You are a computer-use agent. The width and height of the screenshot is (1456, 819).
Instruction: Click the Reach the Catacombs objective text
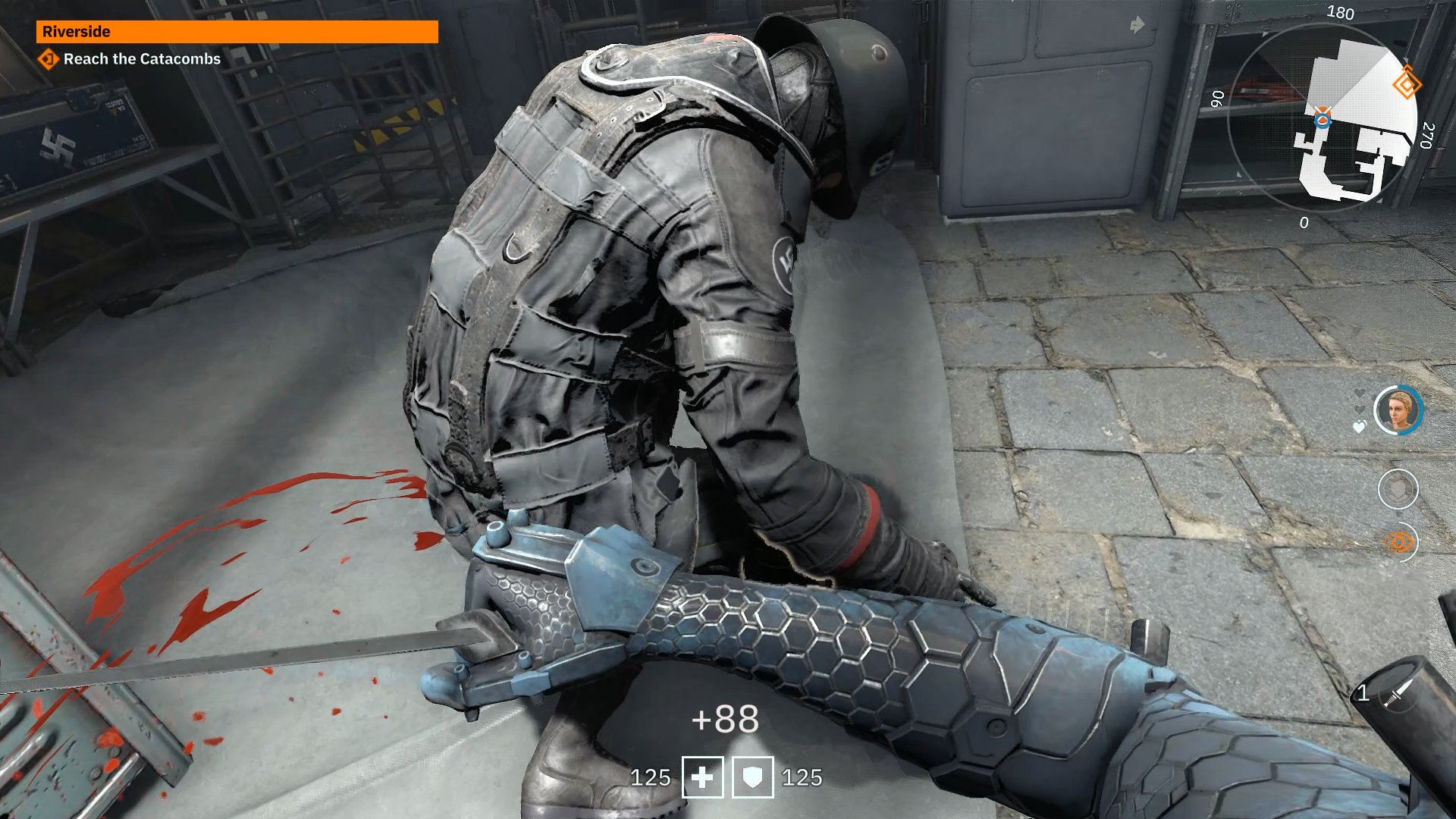pos(143,59)
